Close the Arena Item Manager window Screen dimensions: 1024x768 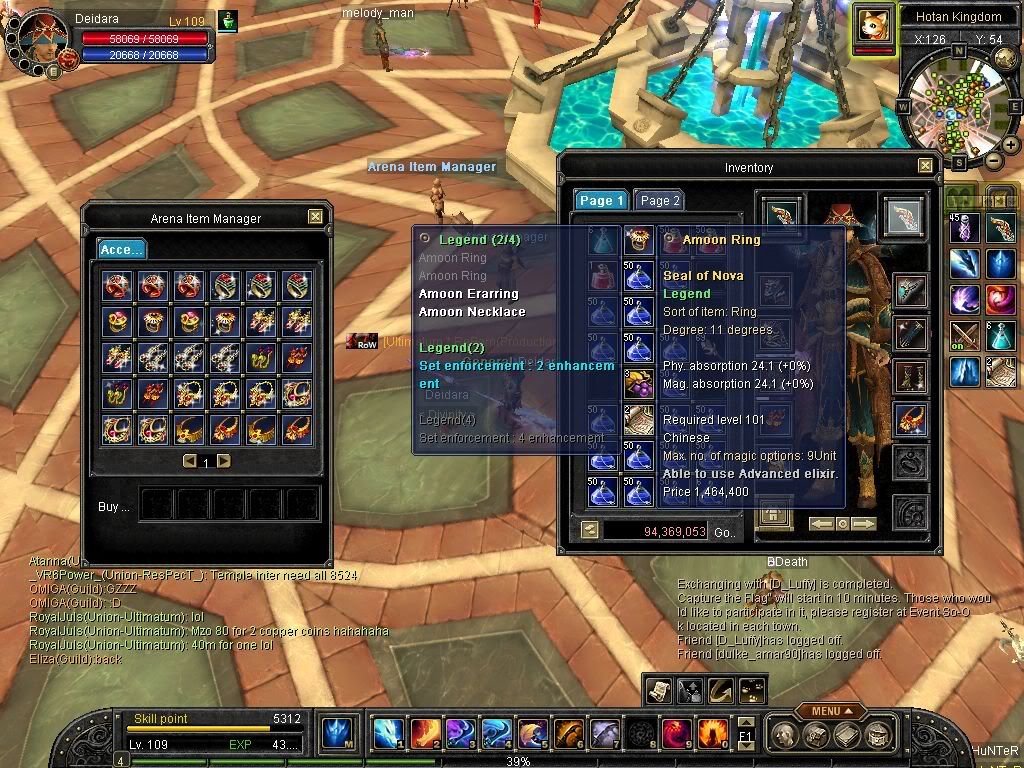click(x=315, y=216)
